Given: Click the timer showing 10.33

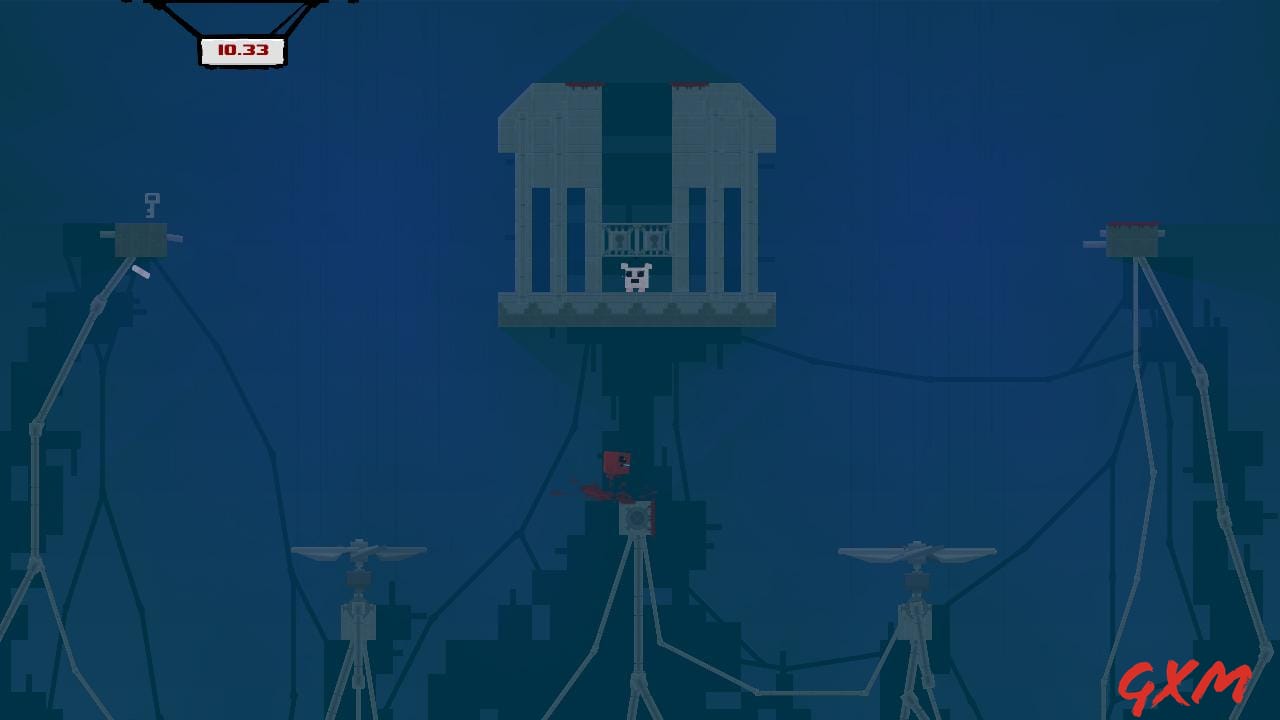Looking at the screenshot, I should pos(240,49).
